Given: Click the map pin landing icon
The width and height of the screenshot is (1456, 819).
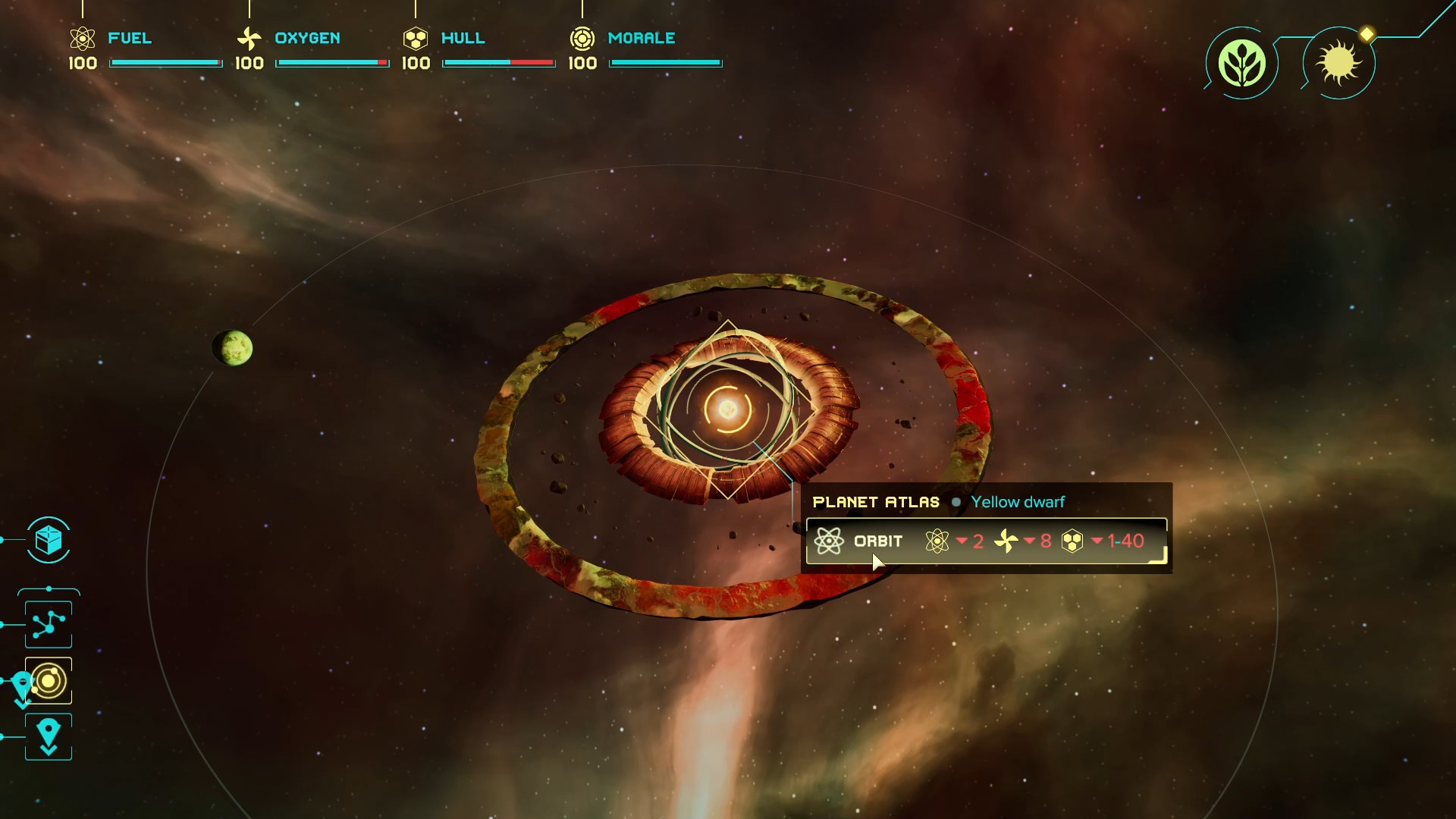Looking at the screenshot, I should click(49, 736).
